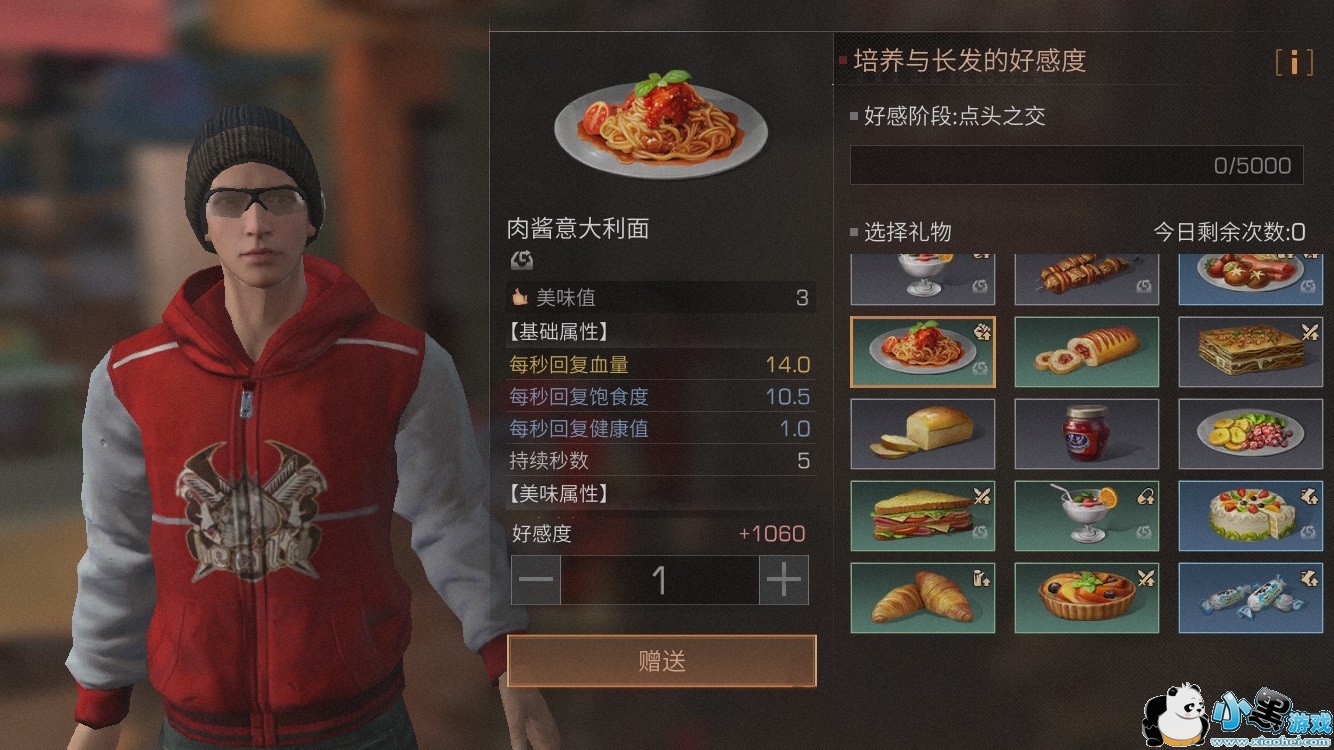Screen dimensions: 1334x750
Task: Pick the cocktail glass with orange slice
Action: (1087, 516)
